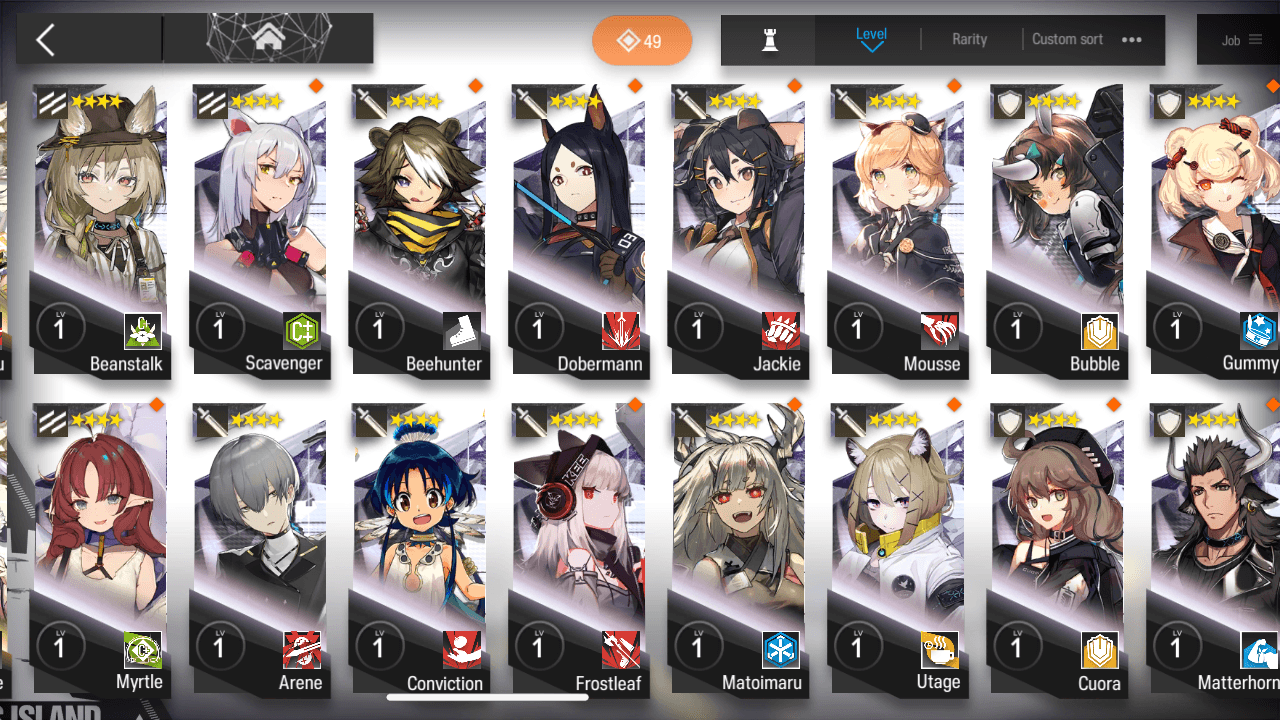Go back with the arrow button
The height and width of the screenshot is (720, 1280).
click(x=46, y=40)
